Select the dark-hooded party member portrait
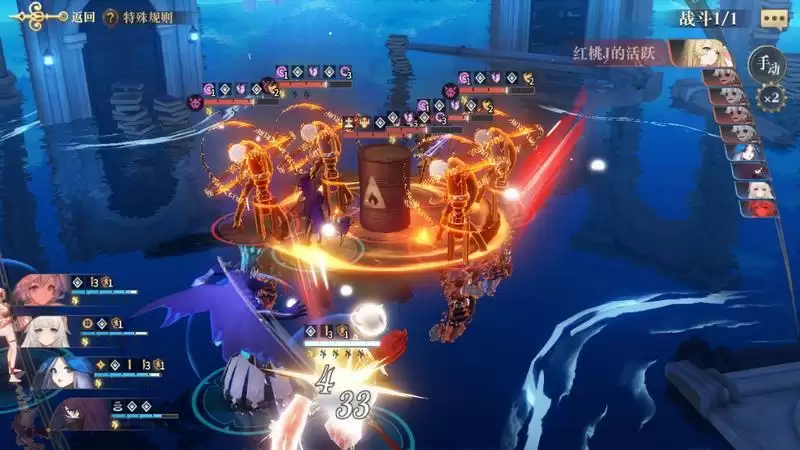800x450 pixels. (70, 411)
